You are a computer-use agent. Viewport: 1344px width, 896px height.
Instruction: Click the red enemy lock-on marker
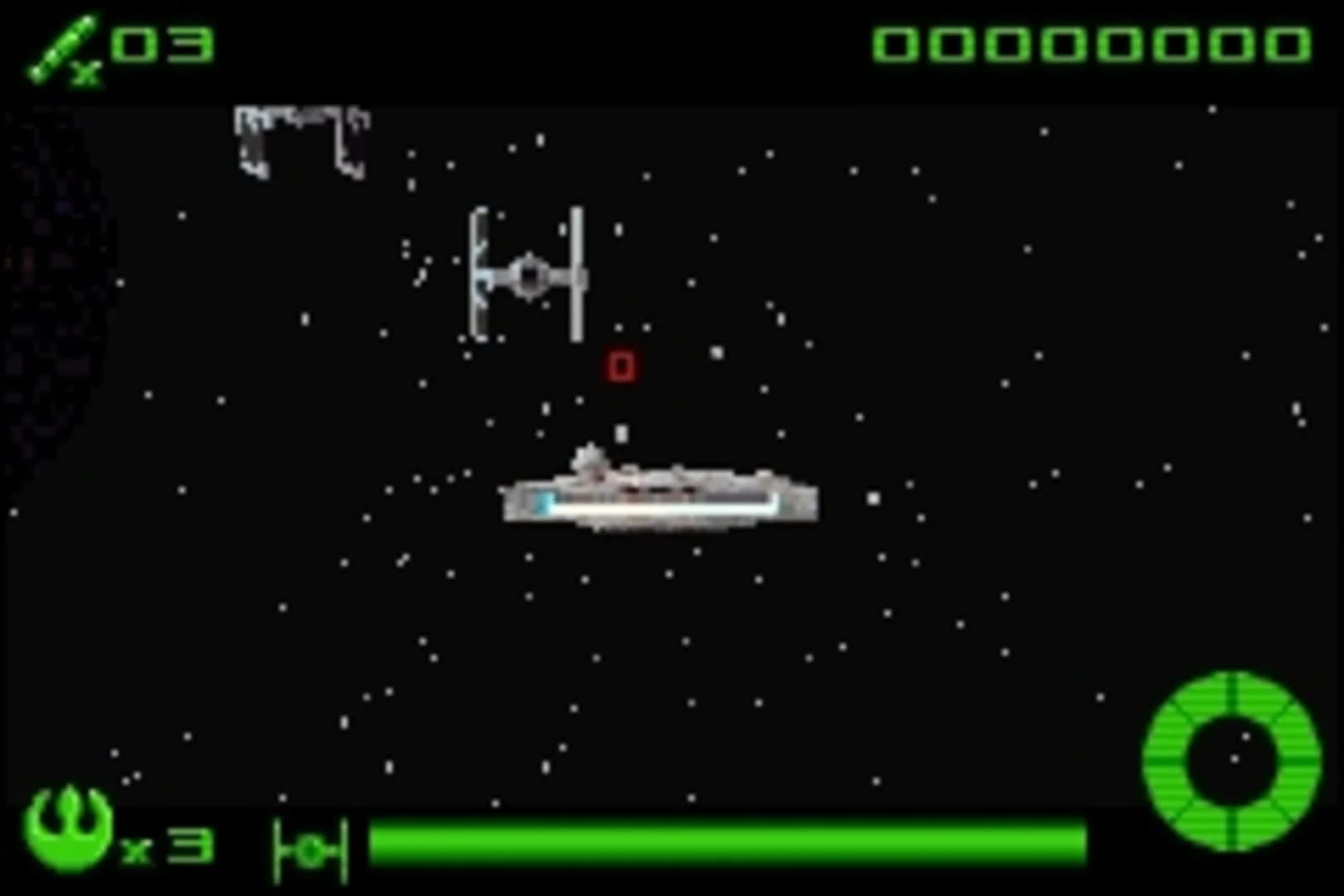[621, 365]
